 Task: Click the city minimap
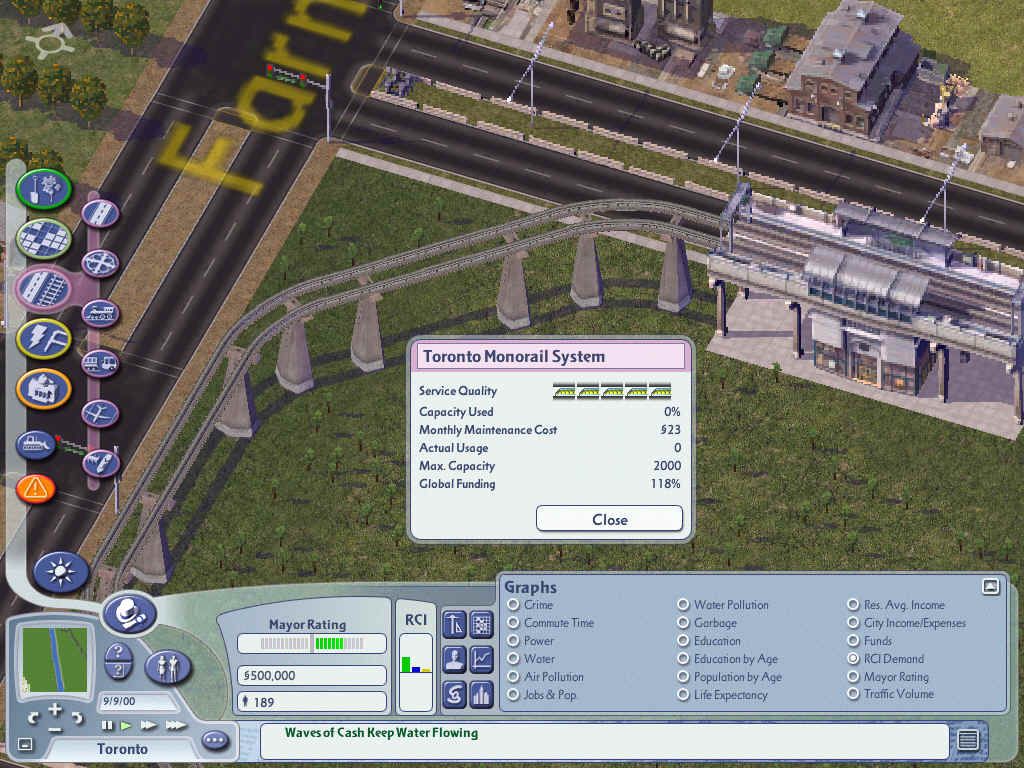(x=54, y=660)
